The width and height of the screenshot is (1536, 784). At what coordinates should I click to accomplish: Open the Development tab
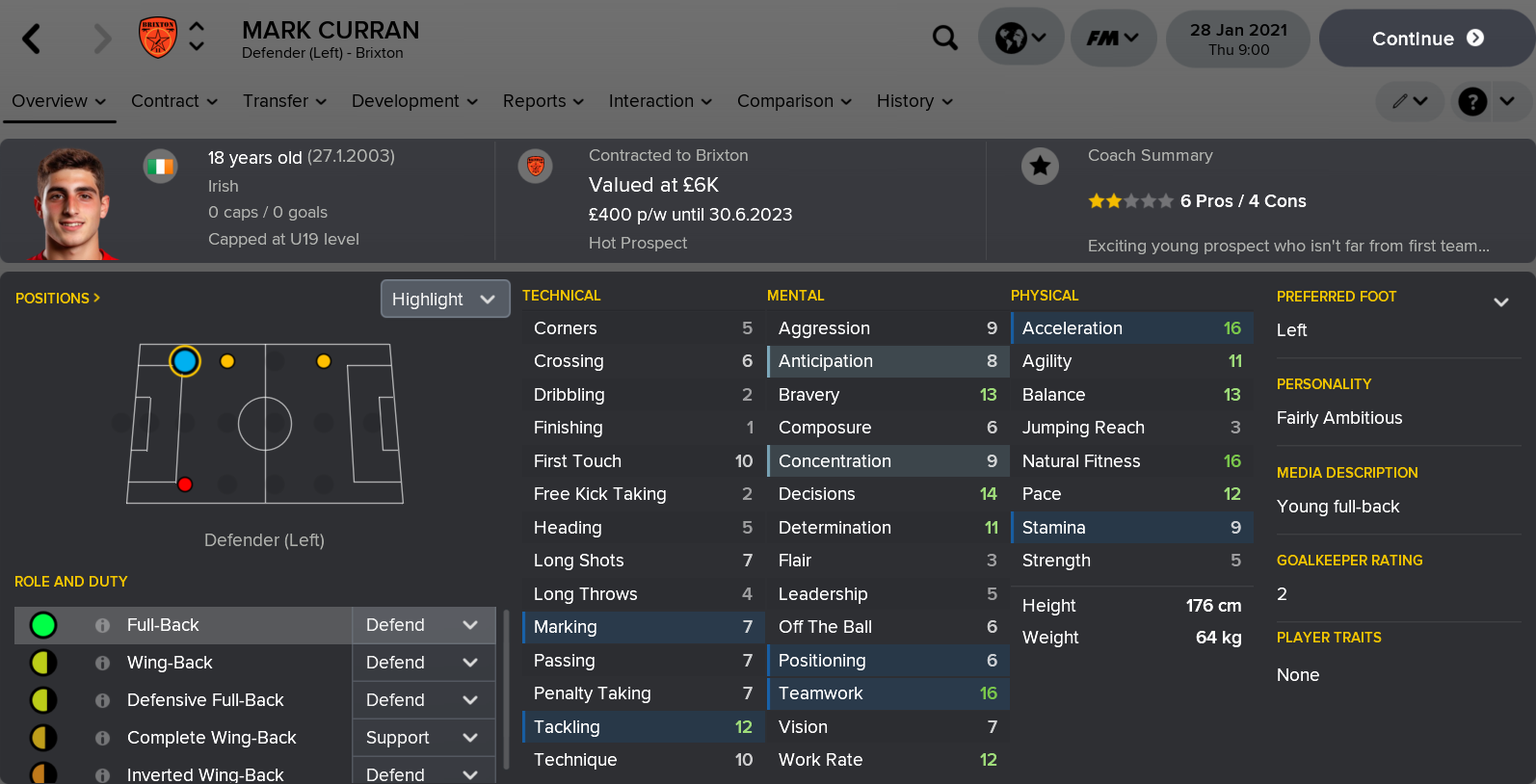(x=406, y=101)
